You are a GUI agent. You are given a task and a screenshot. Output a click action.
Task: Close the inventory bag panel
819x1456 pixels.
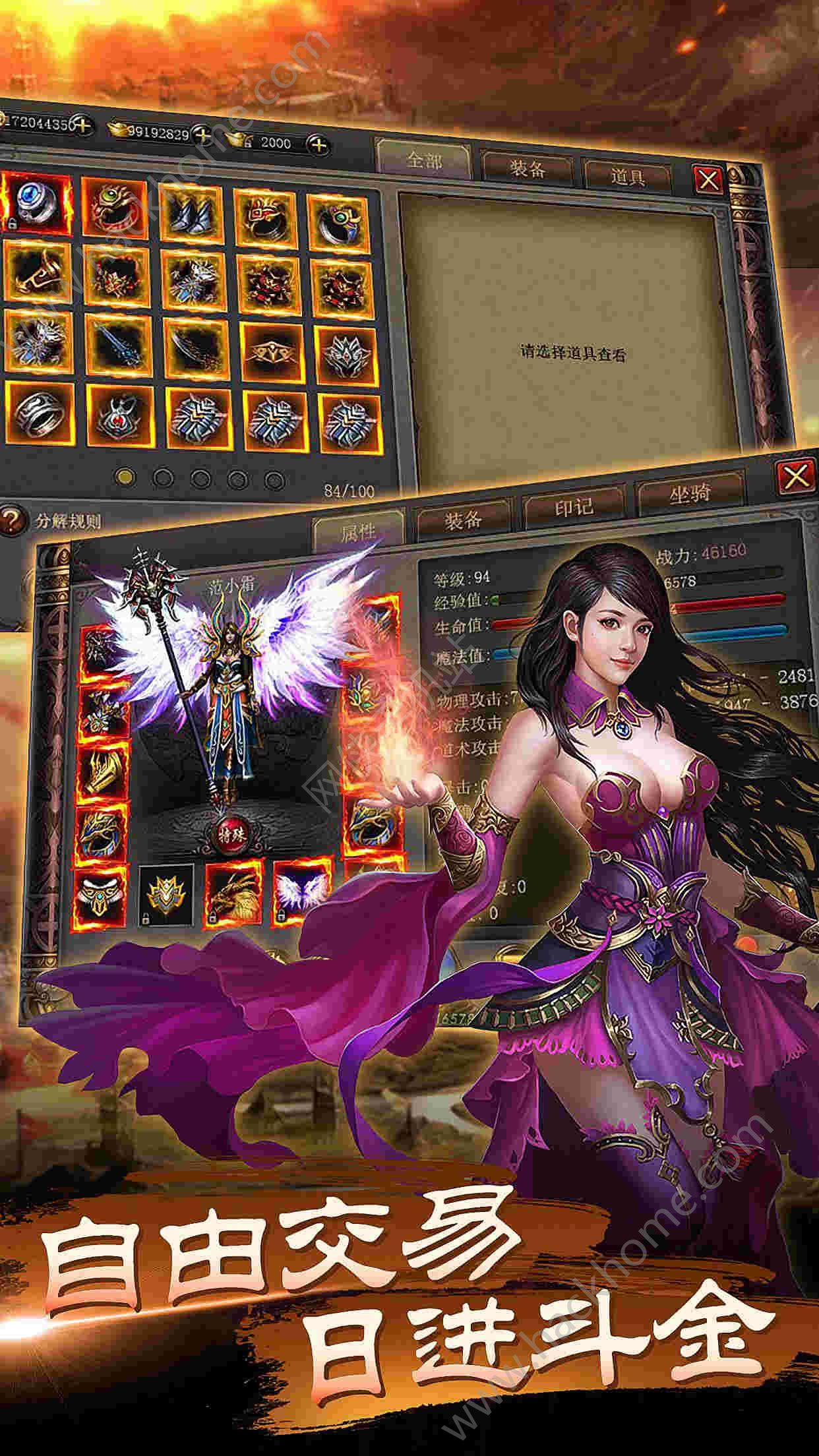708,179
